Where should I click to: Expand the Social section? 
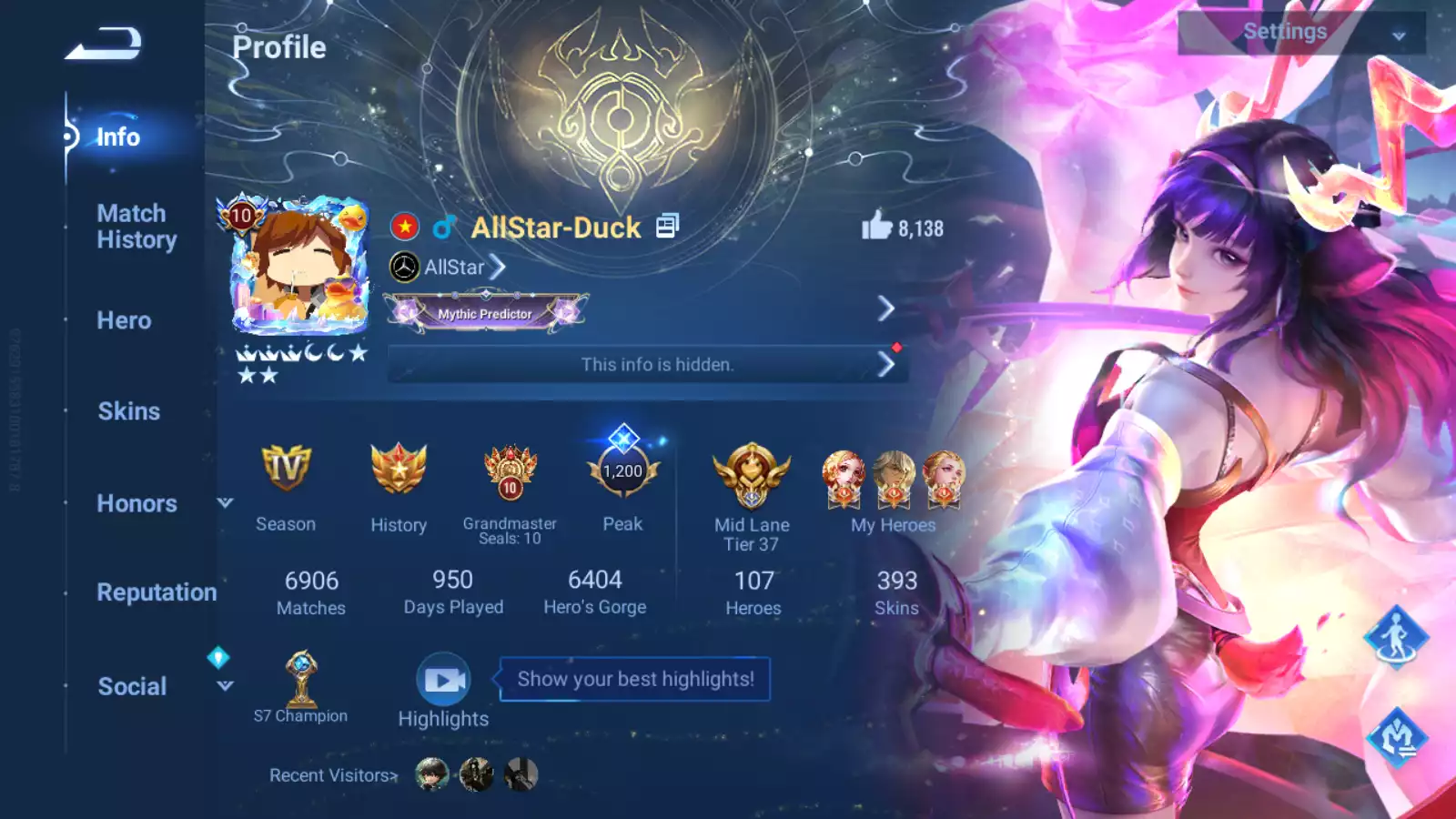(x=225, y=686)
